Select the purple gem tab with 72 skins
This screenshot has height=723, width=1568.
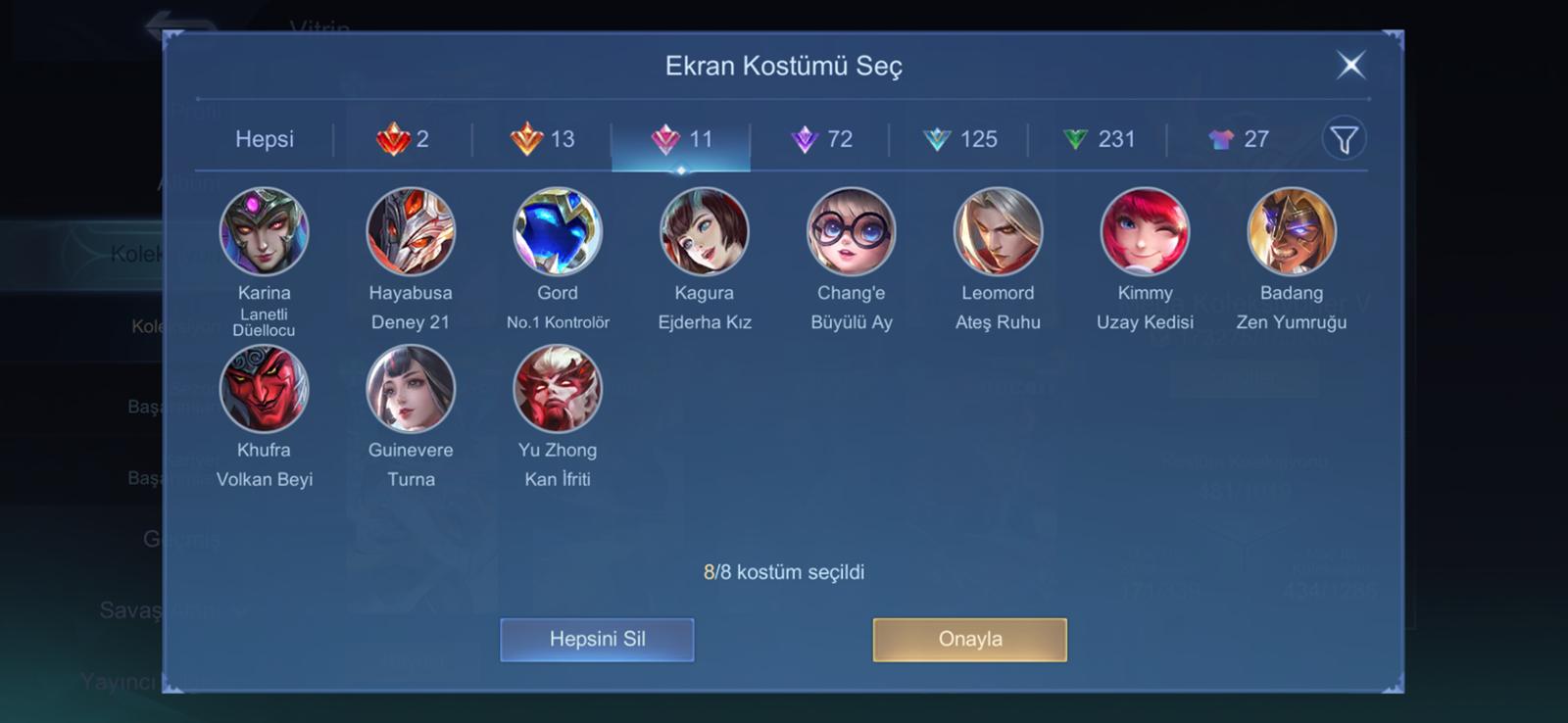click(820, 139)
